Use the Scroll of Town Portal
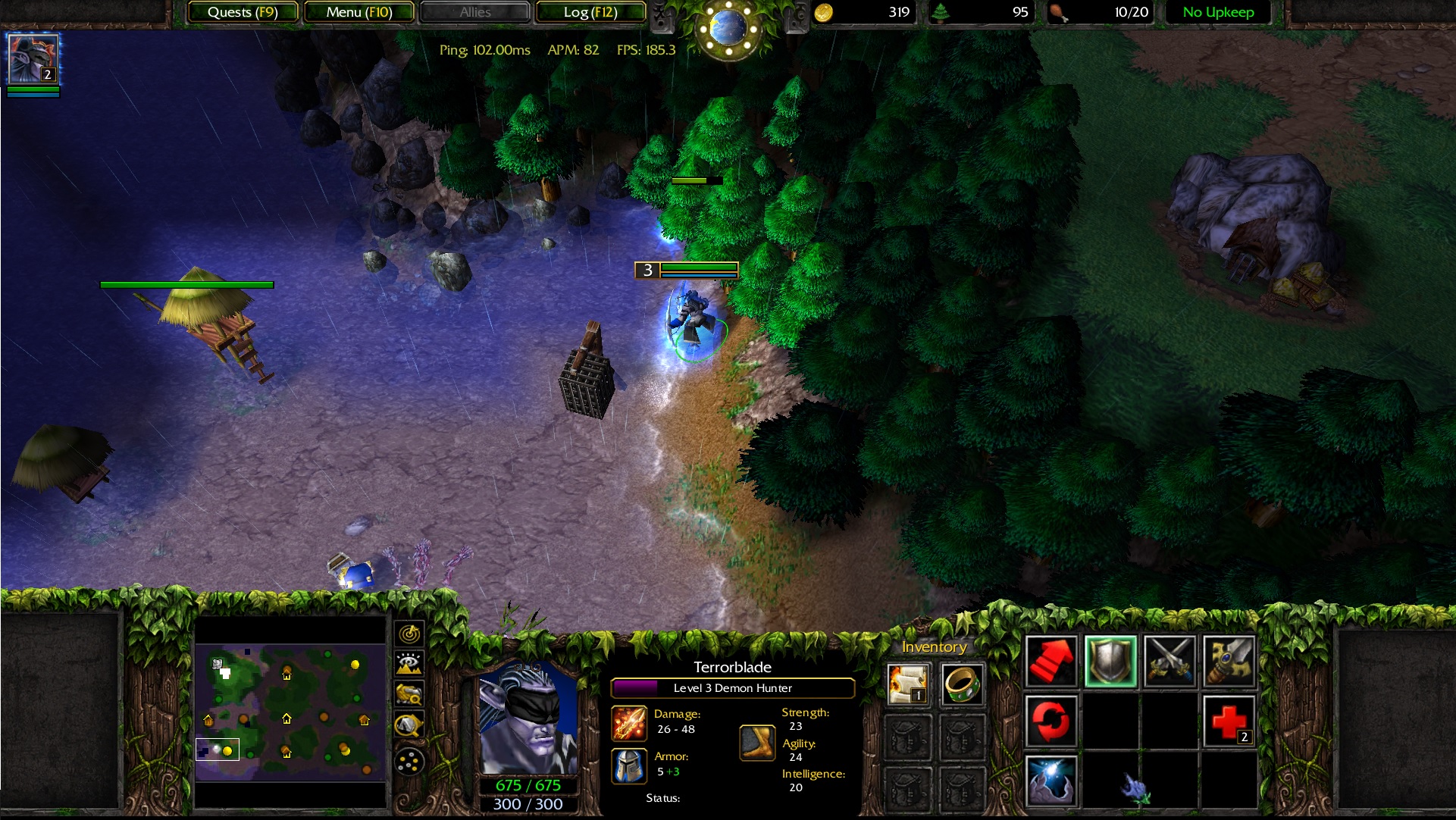This screenshot has height=820, width=1456. (906, 683)
